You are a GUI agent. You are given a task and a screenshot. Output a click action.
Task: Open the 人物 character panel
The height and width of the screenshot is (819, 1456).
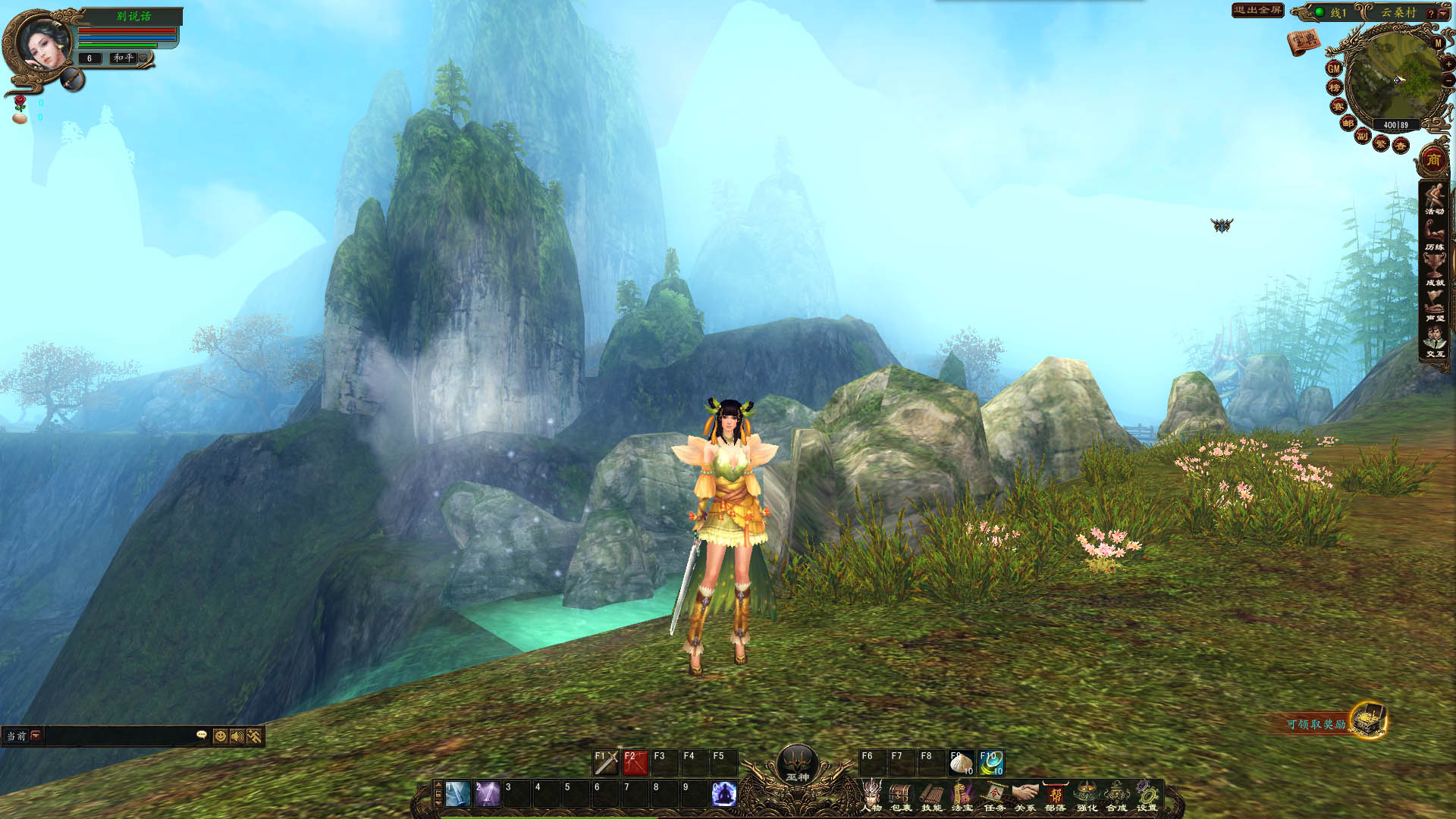pyautogui.click(x=871, y=796)
